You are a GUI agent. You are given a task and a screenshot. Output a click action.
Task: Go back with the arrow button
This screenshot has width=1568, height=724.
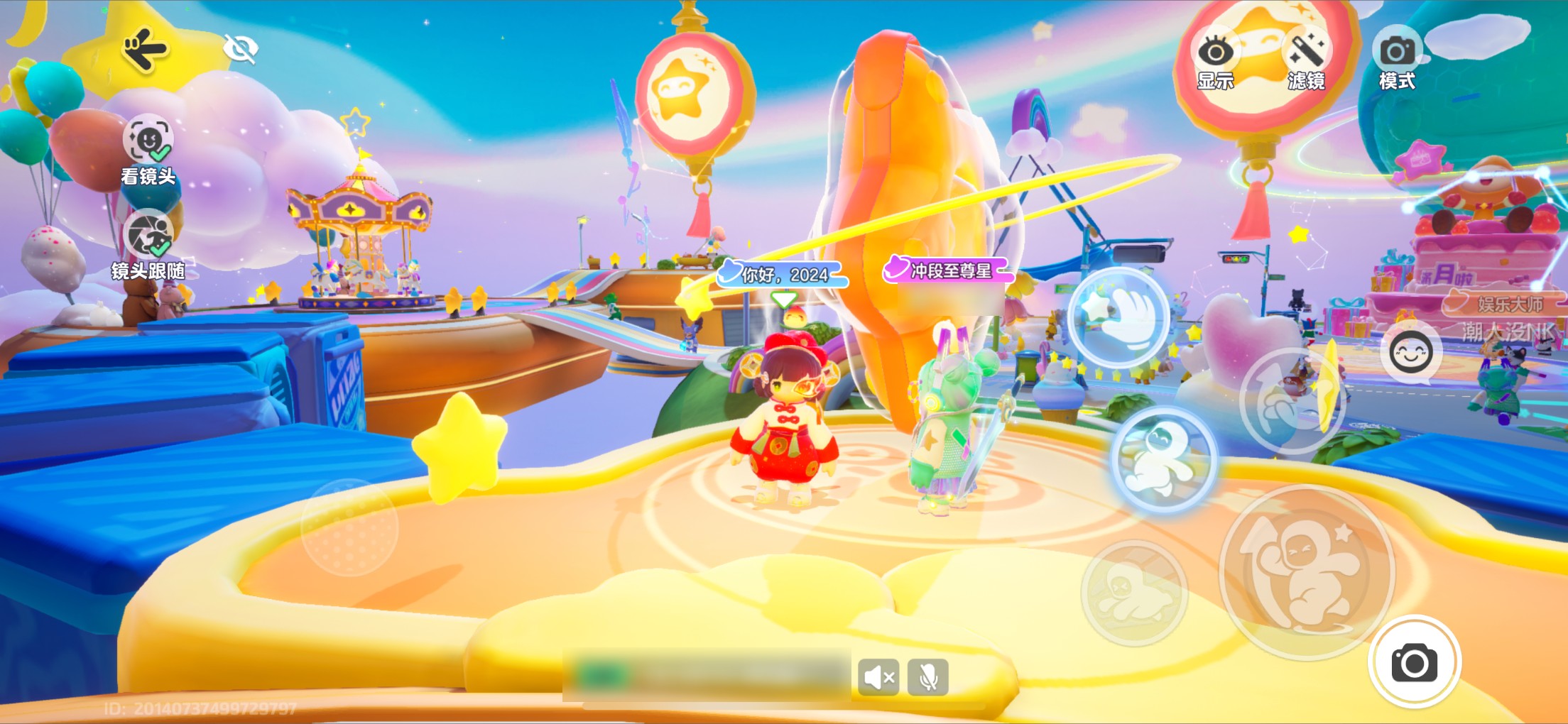tap(145, 49)
